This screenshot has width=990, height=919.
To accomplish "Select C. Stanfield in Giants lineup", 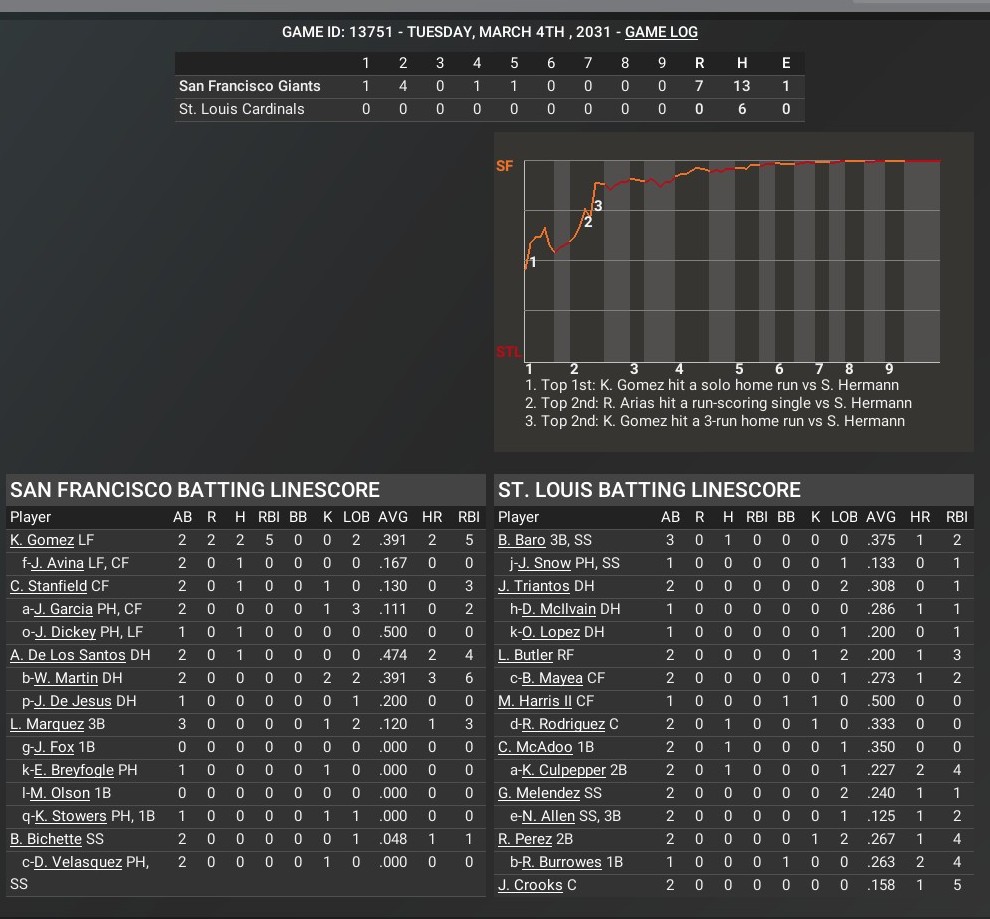I will [x=48, y=586].
